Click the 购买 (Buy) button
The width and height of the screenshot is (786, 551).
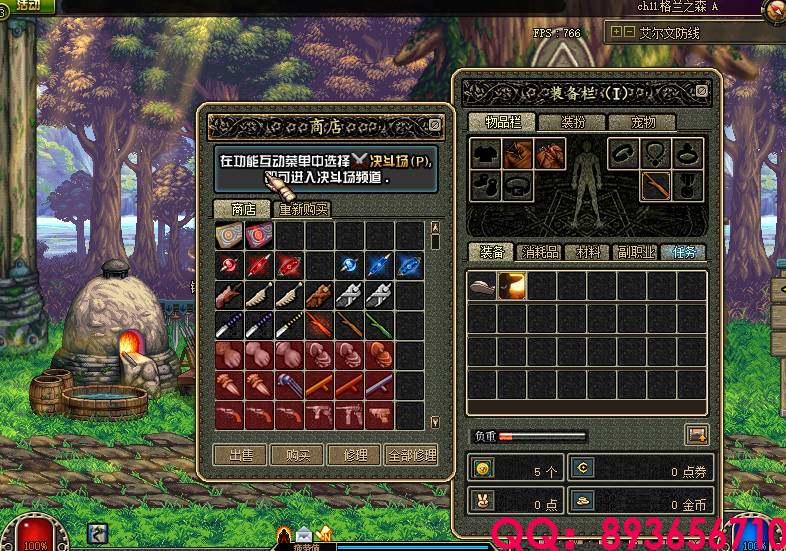298,455
